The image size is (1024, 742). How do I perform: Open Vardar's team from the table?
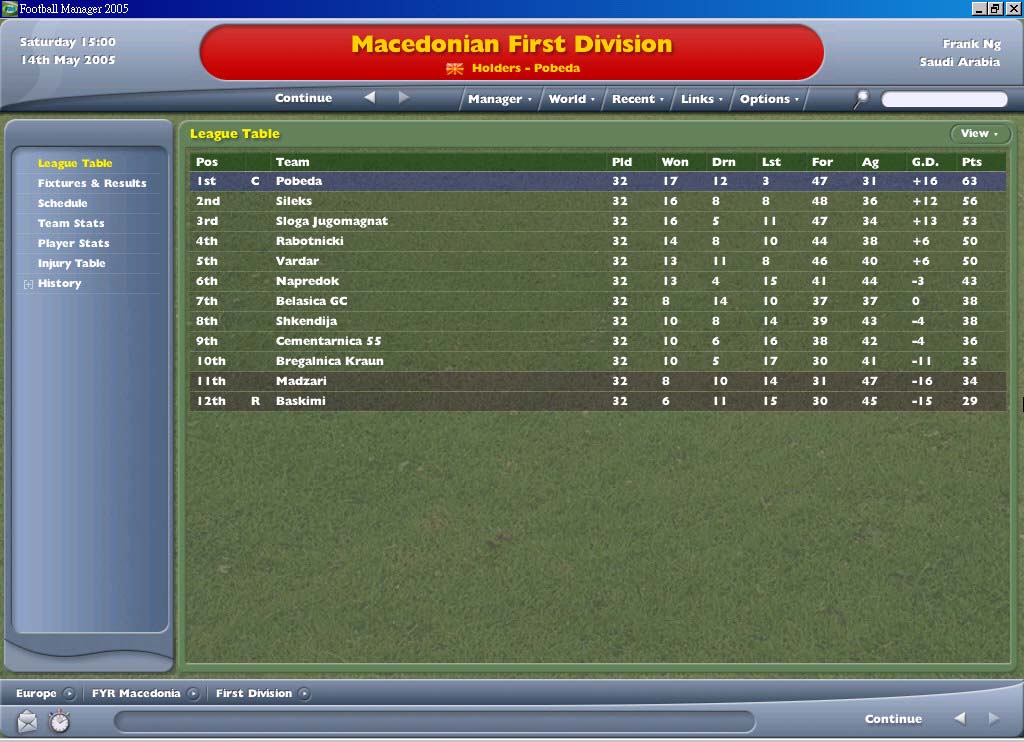[x=298, y=261]
